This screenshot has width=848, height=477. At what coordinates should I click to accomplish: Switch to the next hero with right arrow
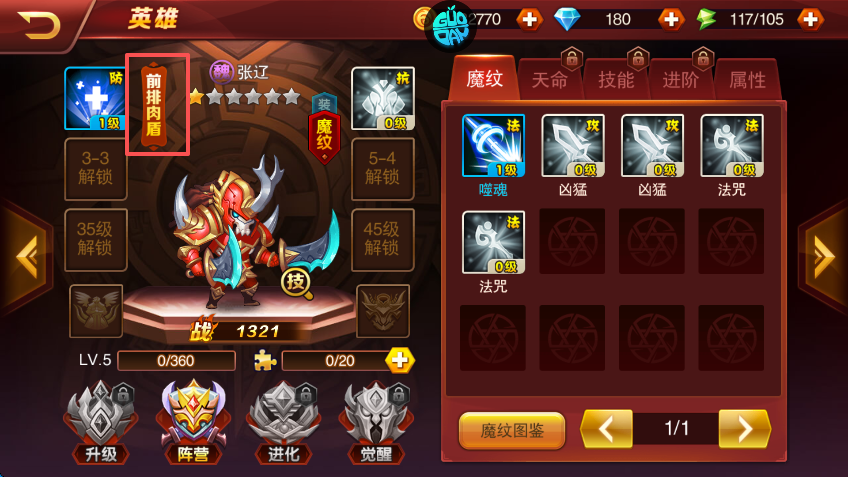(x=824, y=257)
